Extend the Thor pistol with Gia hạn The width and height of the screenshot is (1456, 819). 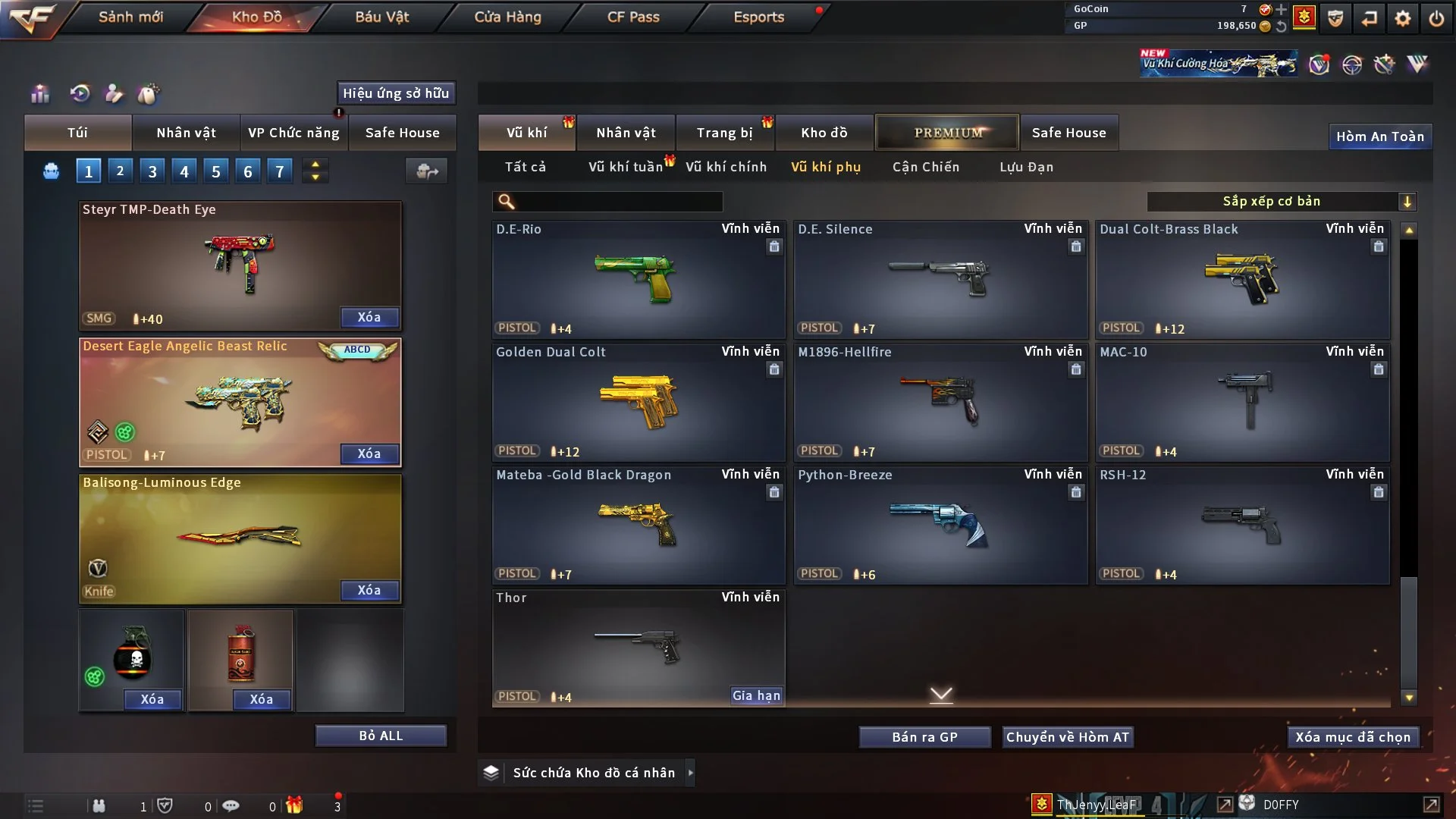pos(755,695)
